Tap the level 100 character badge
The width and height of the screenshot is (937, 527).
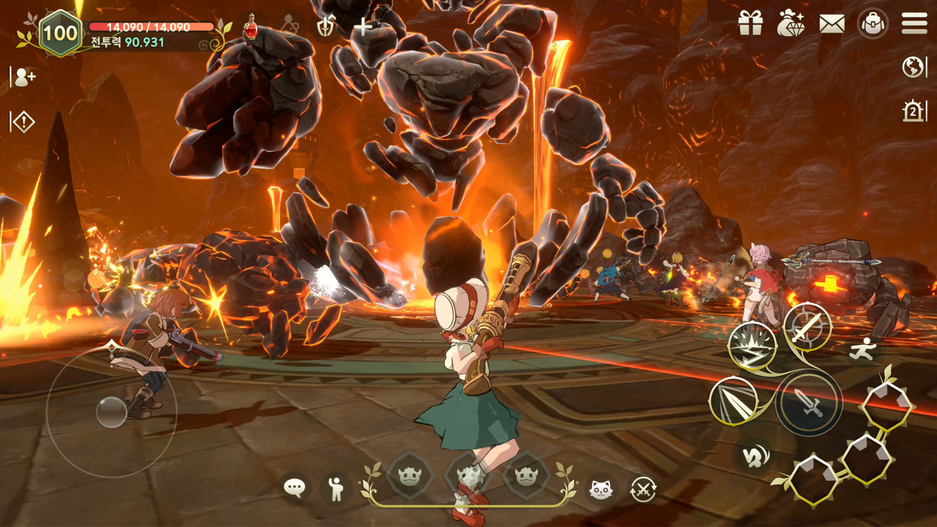[60, 33]
